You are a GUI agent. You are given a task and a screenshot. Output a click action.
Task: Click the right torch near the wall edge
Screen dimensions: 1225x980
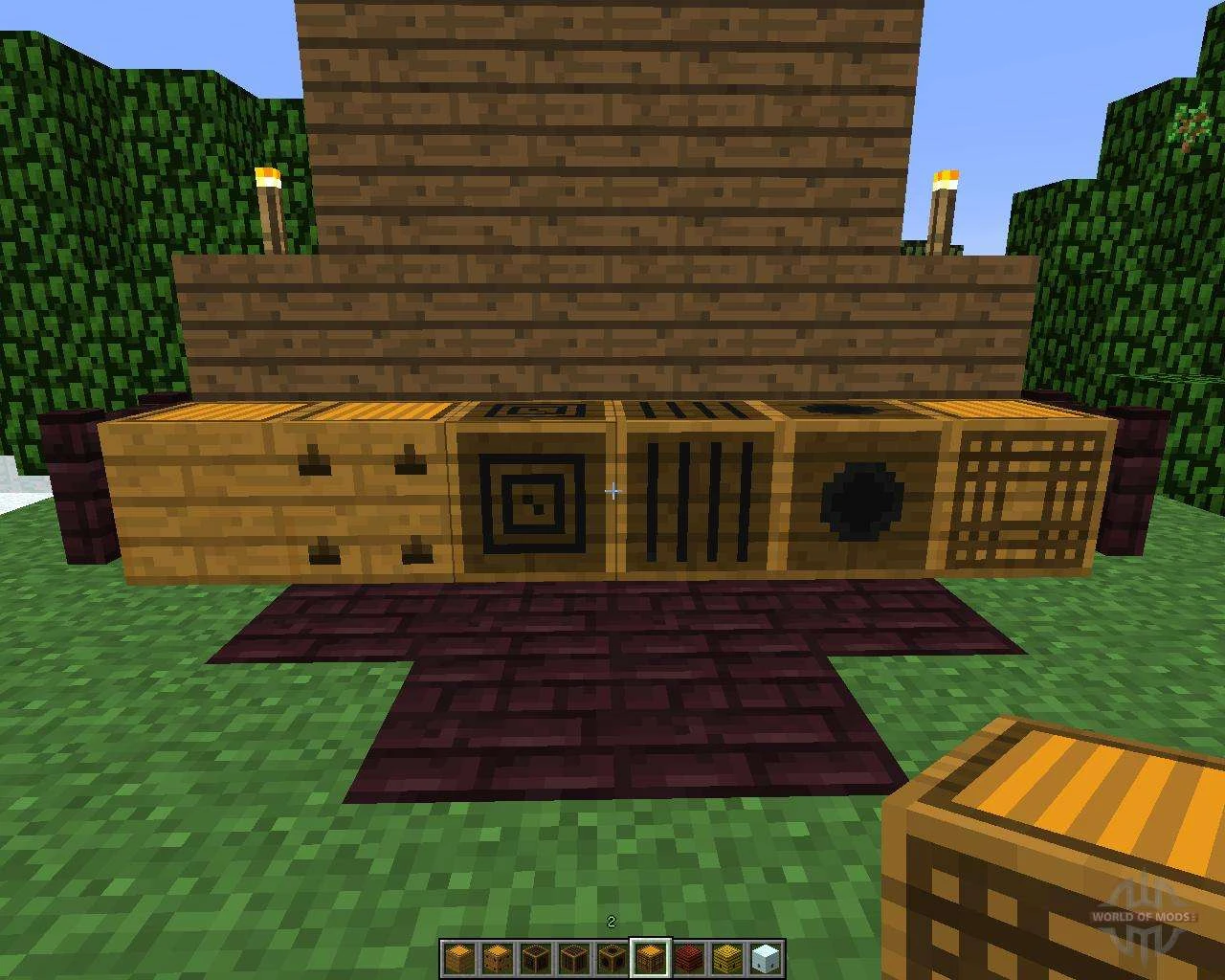943,206
